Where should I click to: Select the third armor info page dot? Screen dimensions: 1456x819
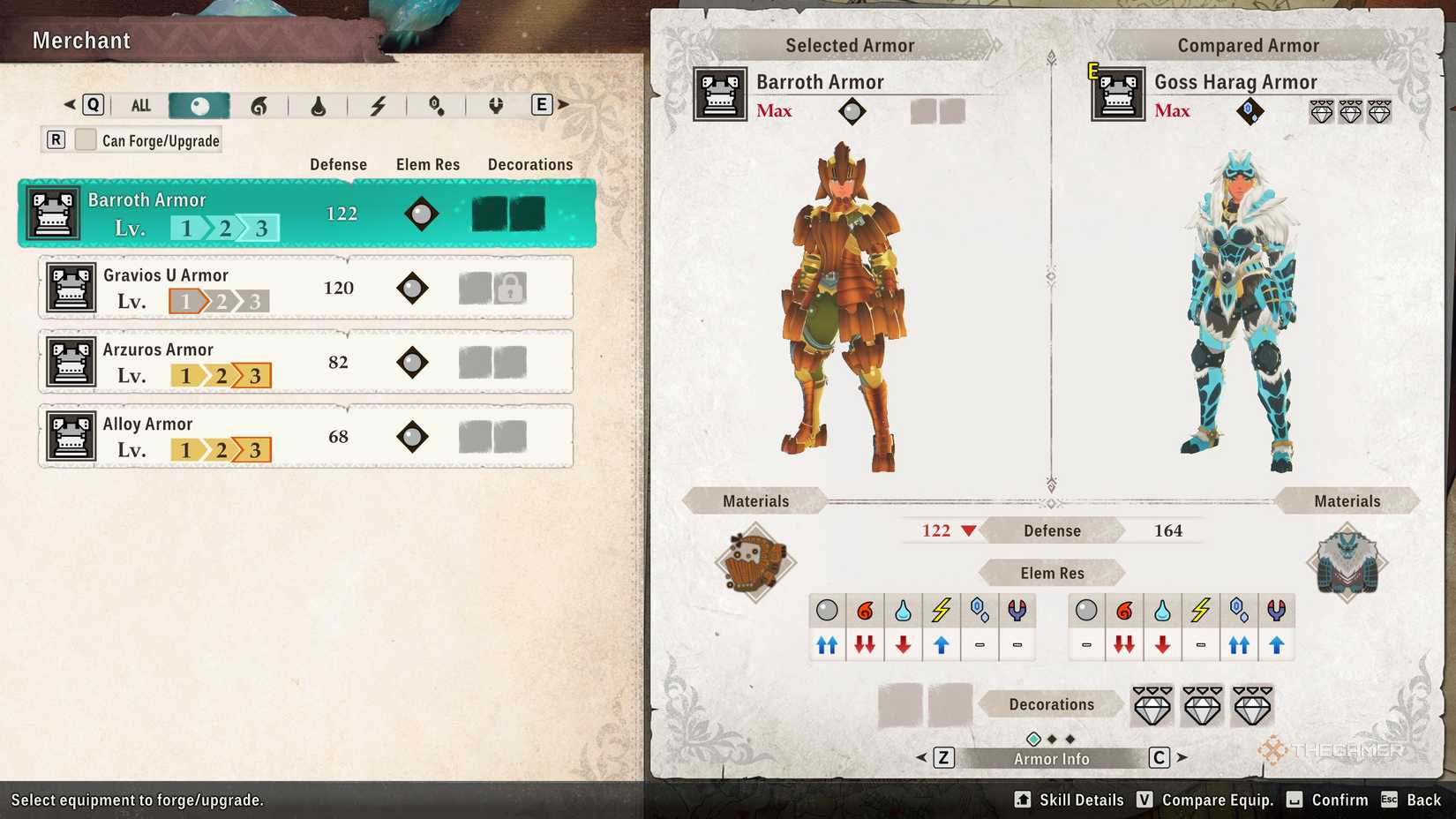pyautogui.click(x=1069, y=738)
